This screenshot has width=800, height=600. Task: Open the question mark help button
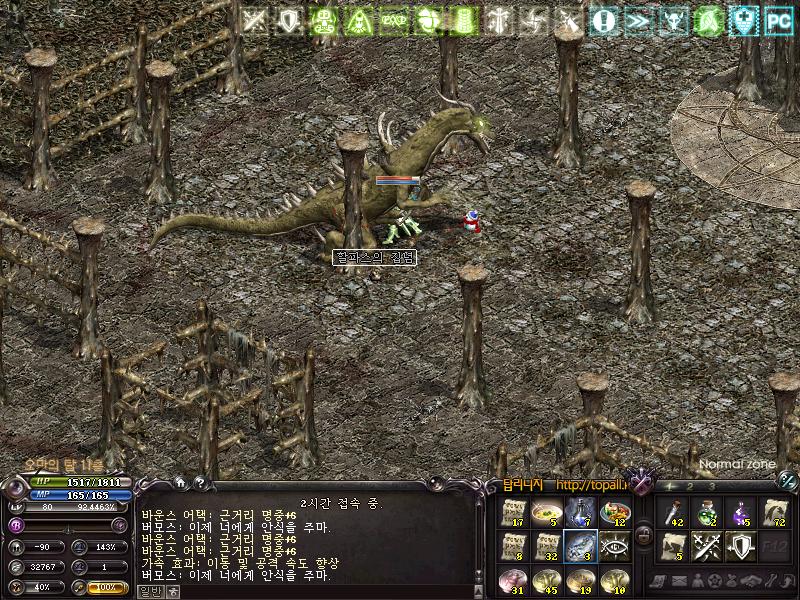click(200, 482)
